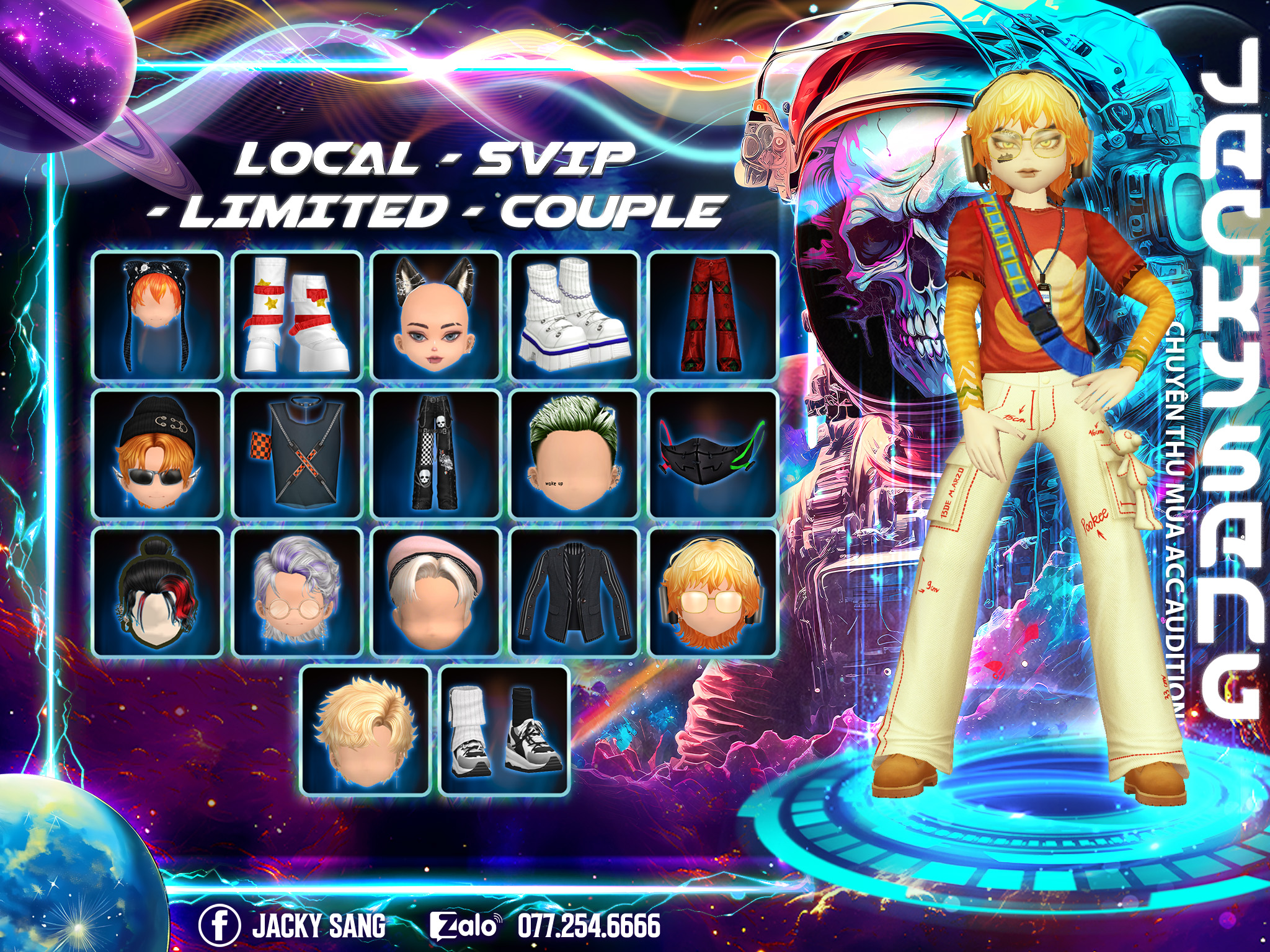Pick the pink beret with white hair
Screen dimensions: 1270x952
point(435,593)
